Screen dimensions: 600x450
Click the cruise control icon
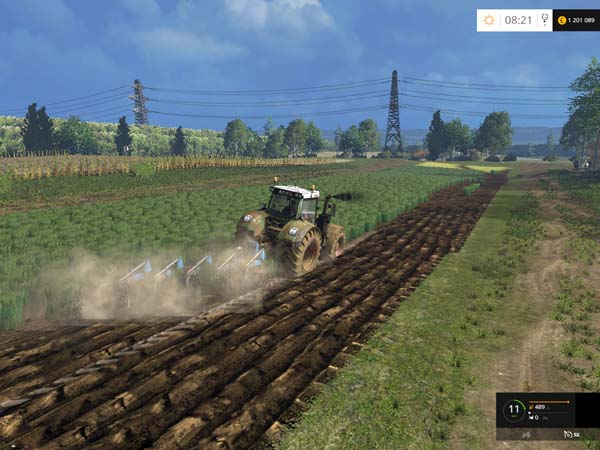567,434
